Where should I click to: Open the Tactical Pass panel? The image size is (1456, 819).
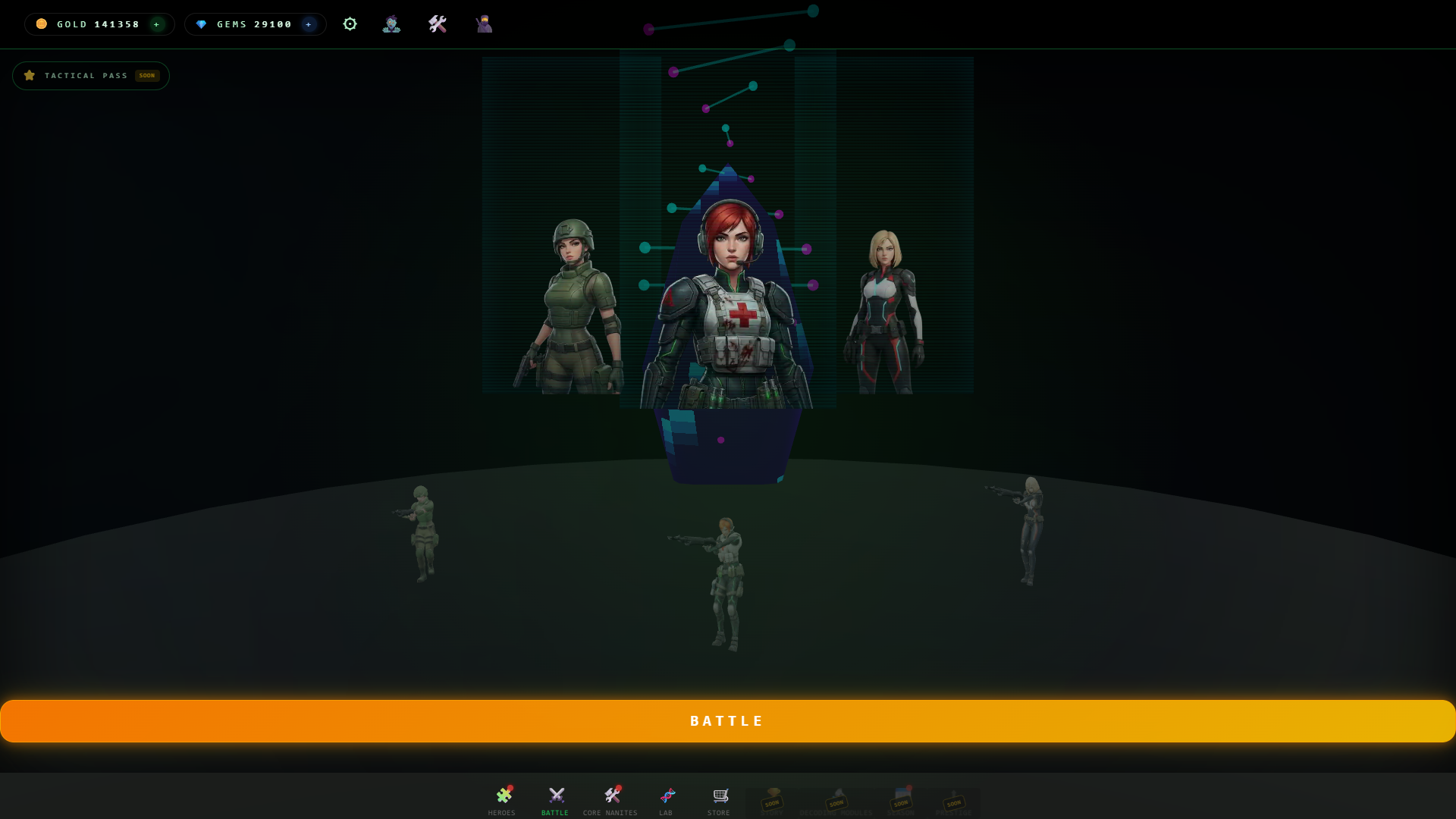[91, 75]
